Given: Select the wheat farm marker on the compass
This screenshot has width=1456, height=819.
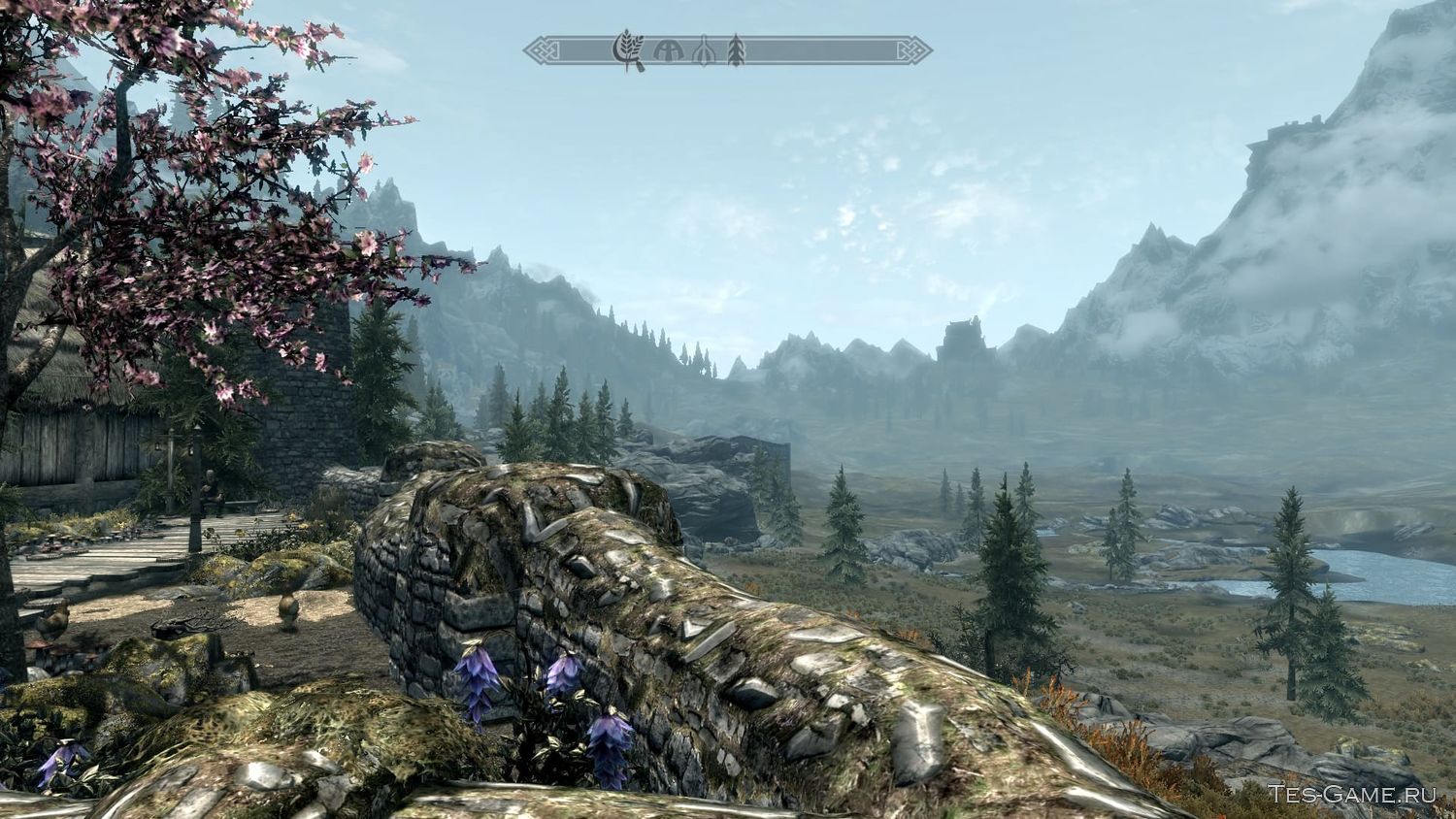Looking at the screenshot, I should coord(628,50).
